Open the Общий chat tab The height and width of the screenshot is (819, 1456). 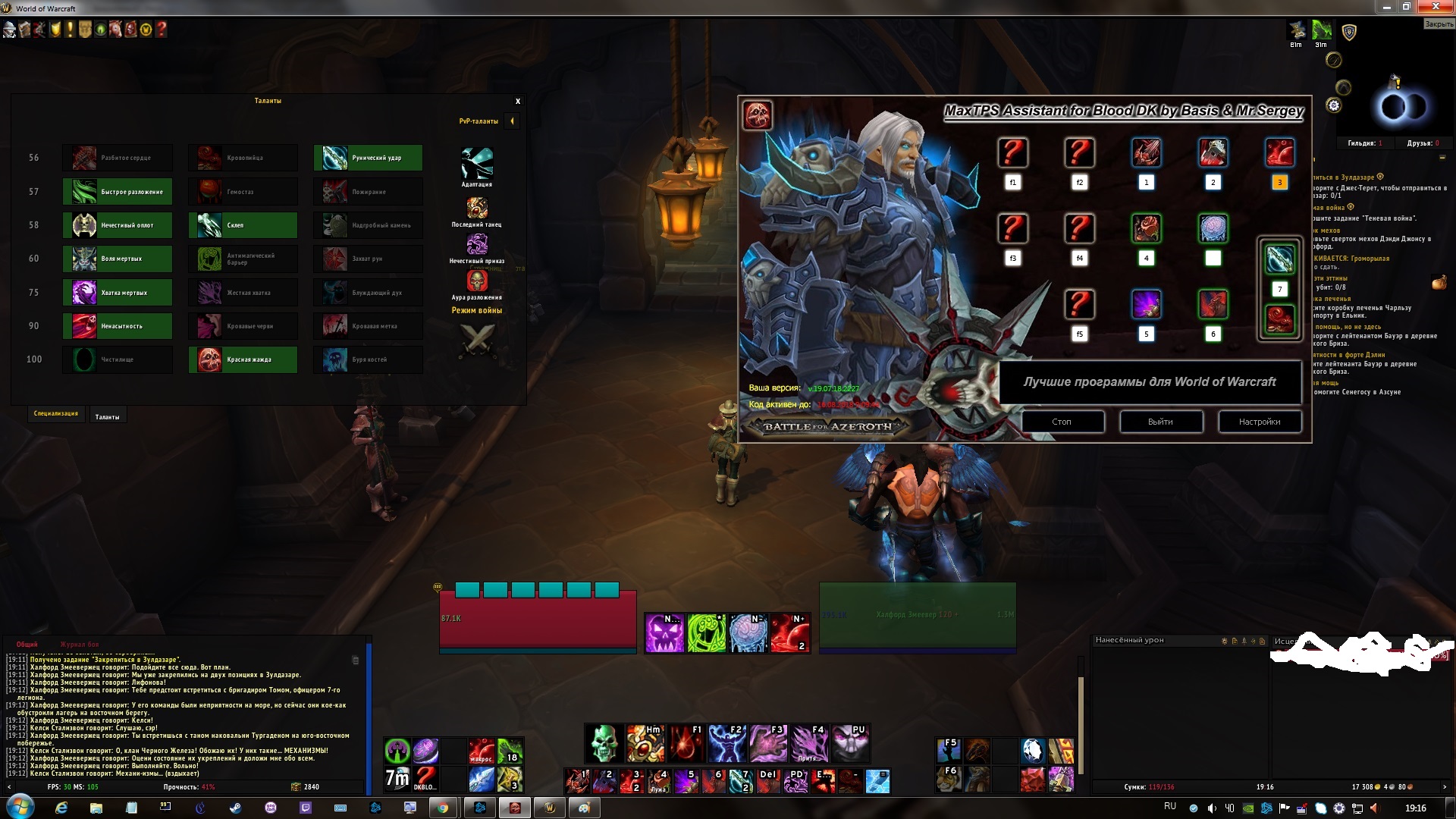[27, 645]
